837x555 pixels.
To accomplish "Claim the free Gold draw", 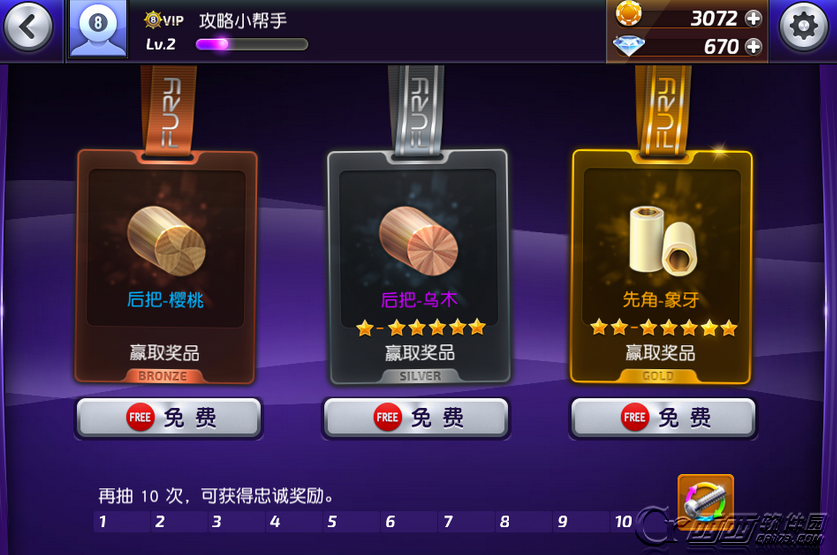I will [663, 417].
